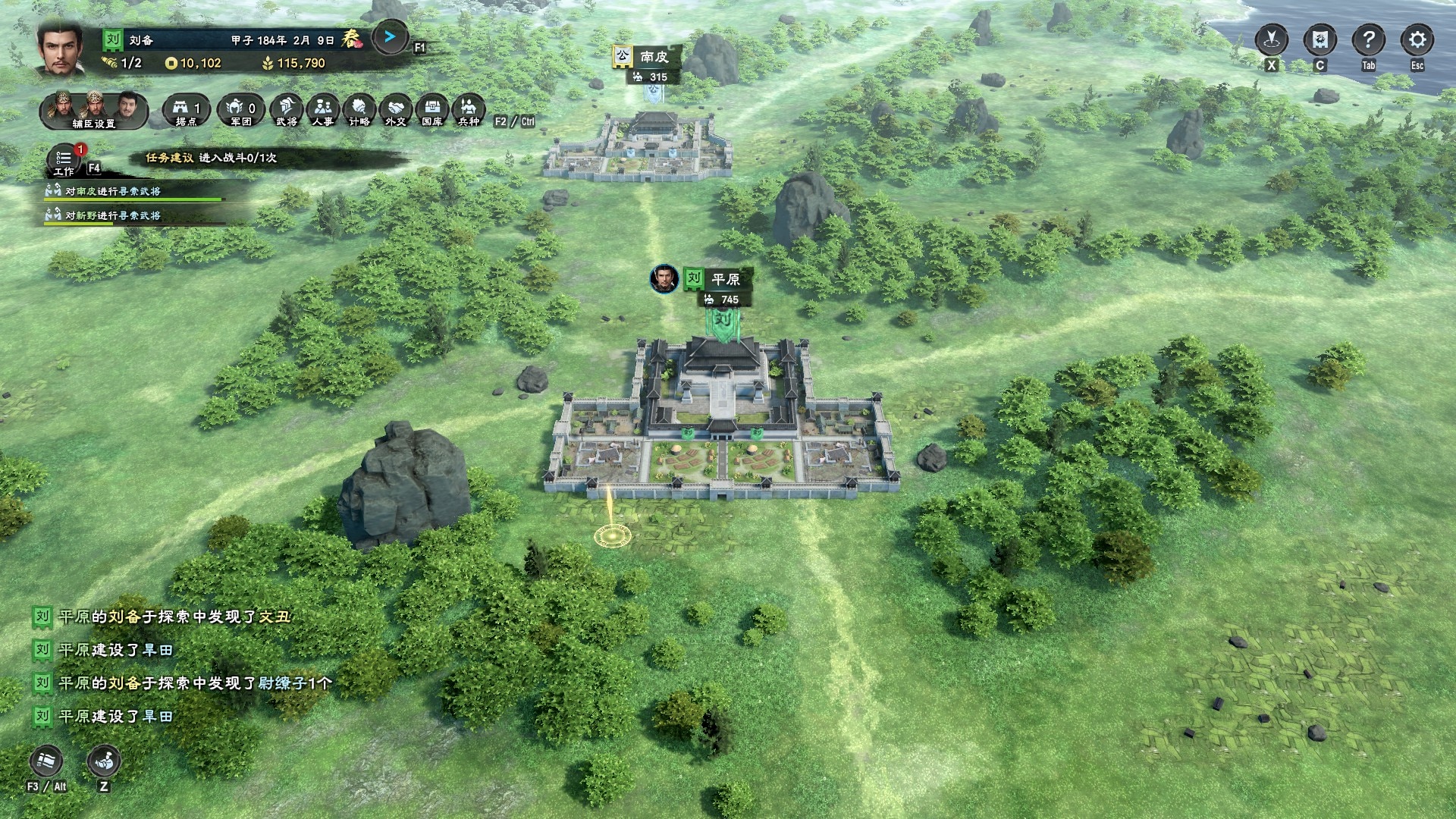This screenshot has height=819, width=1456.
Task: Advance time with the blue arrow button
Action: click(390, 37)
